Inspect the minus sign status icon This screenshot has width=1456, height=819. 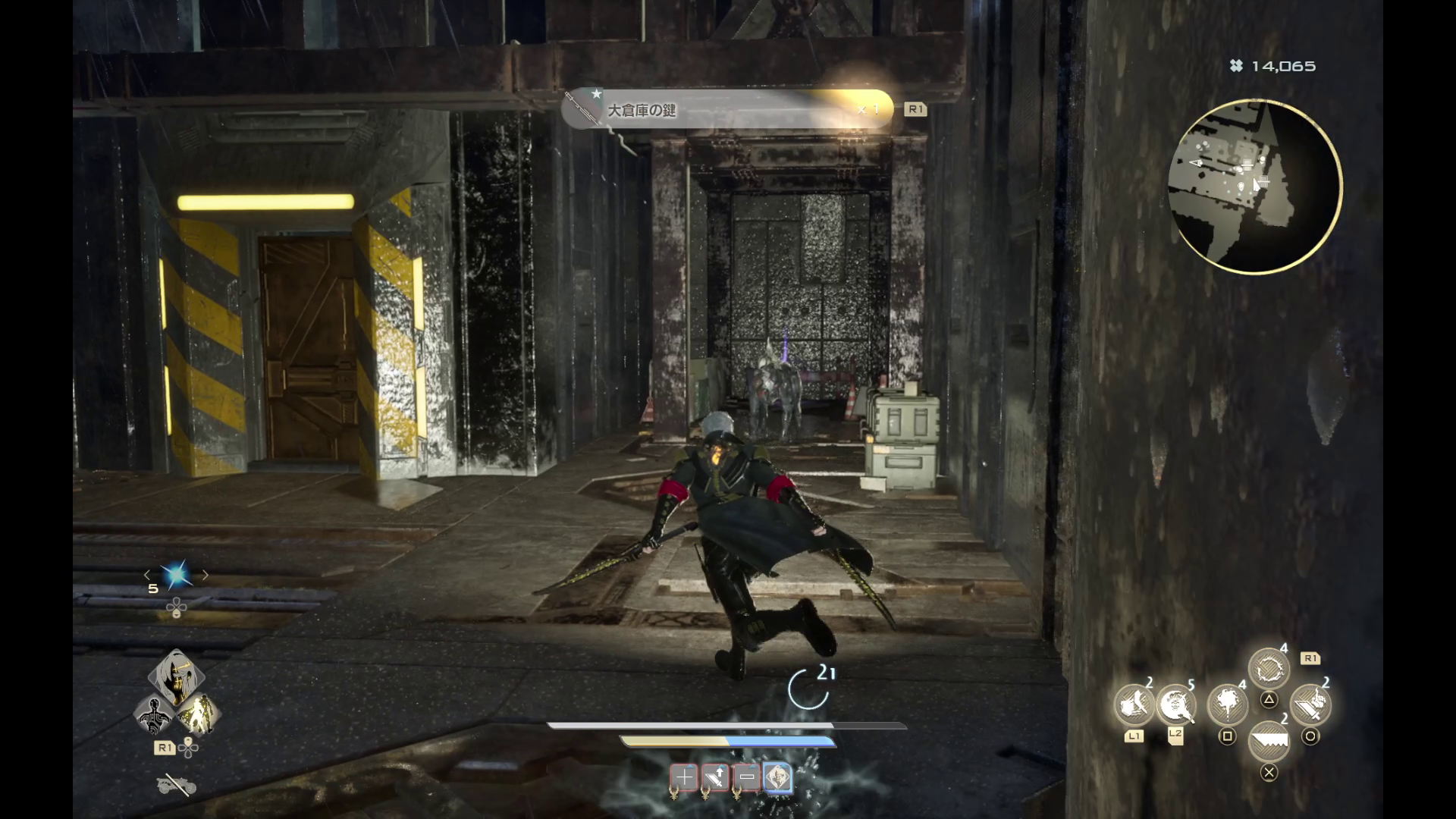(x=747, y=777)
